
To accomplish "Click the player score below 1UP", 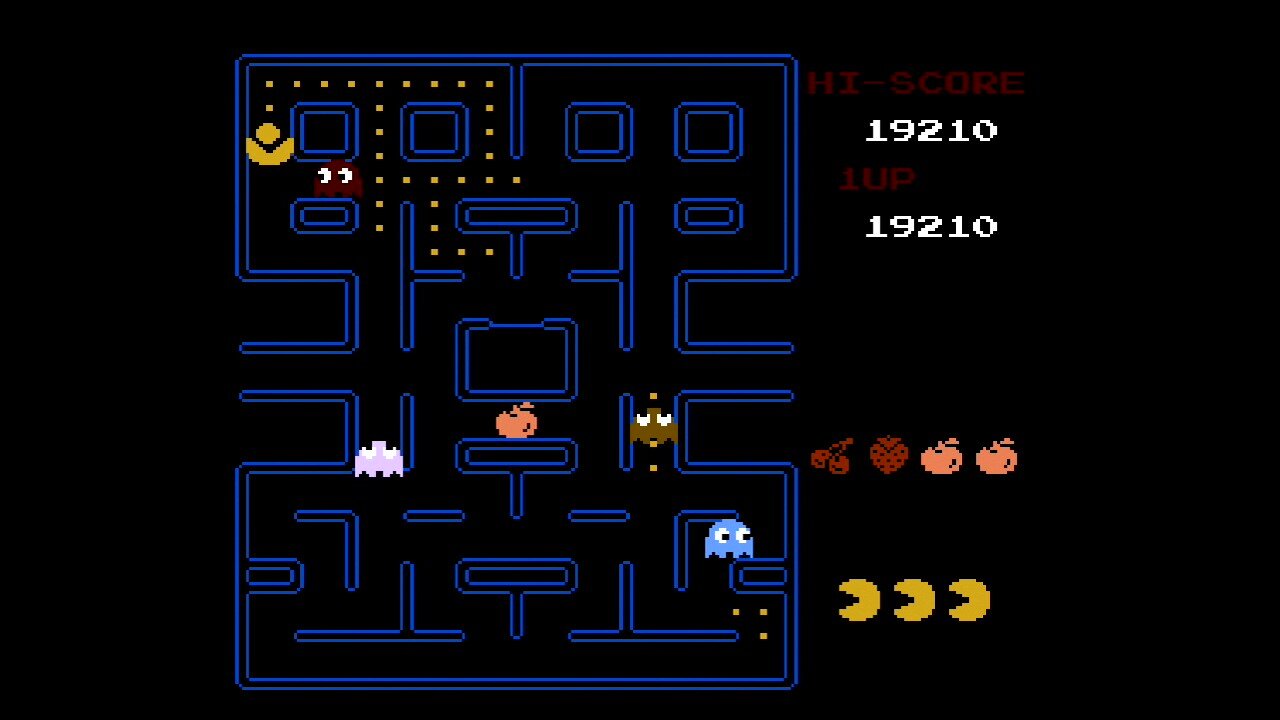I will [930, 226].
